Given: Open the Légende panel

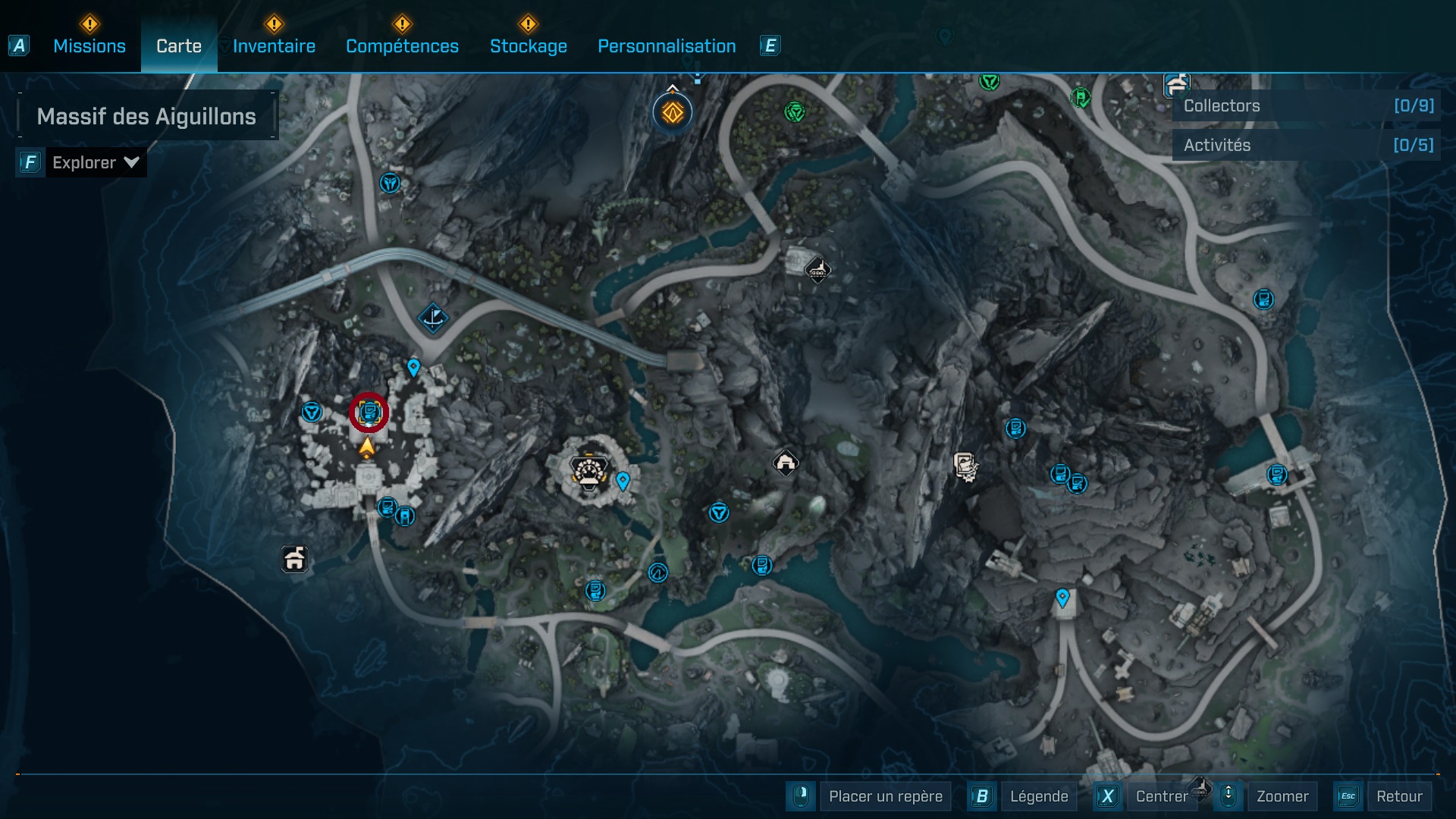Looking at the screenshot, I should (1040, 796).
